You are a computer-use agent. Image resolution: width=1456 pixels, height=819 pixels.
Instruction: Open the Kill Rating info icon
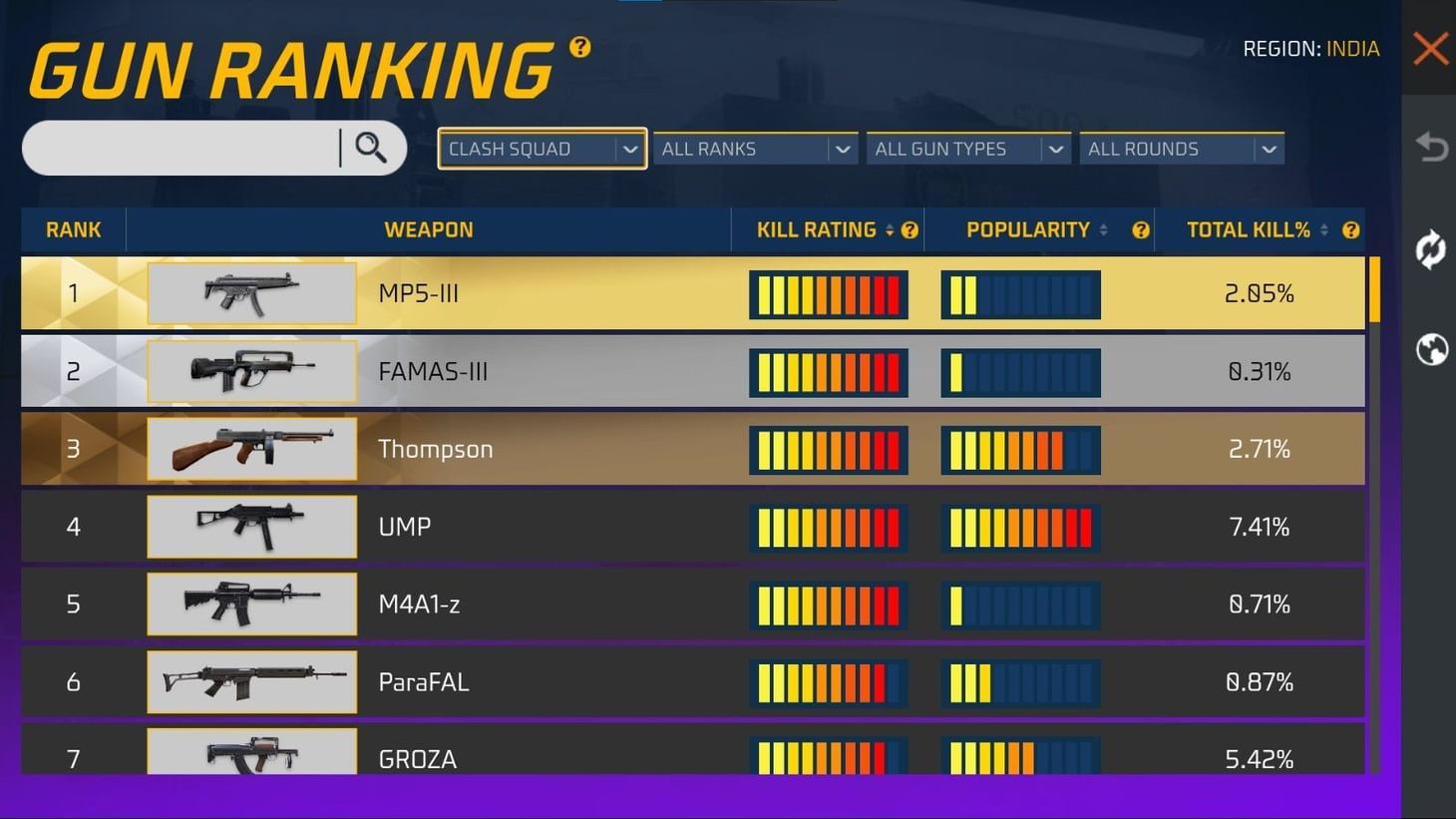tap(910, 229)
